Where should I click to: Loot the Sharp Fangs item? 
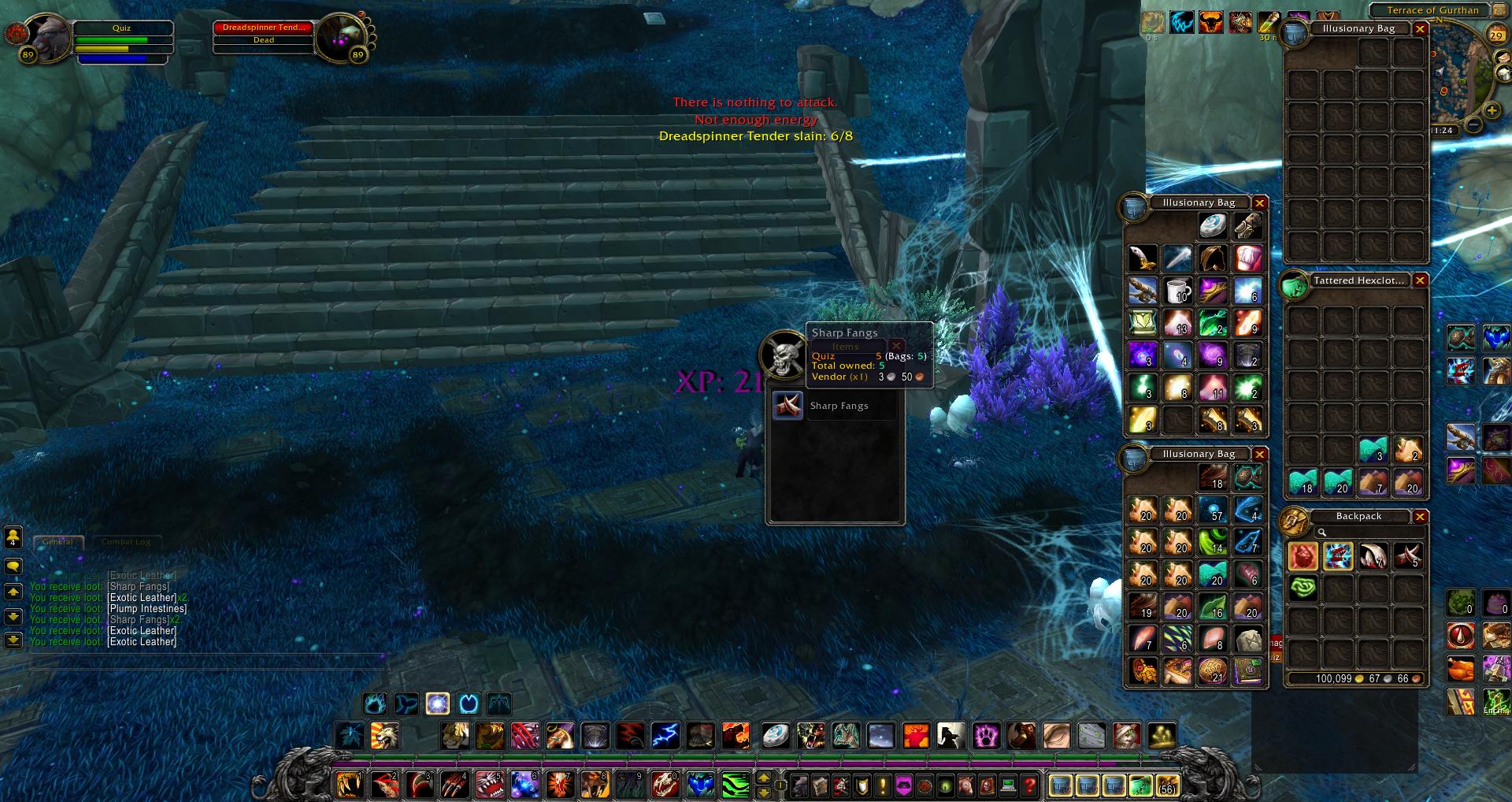[787, 406]
